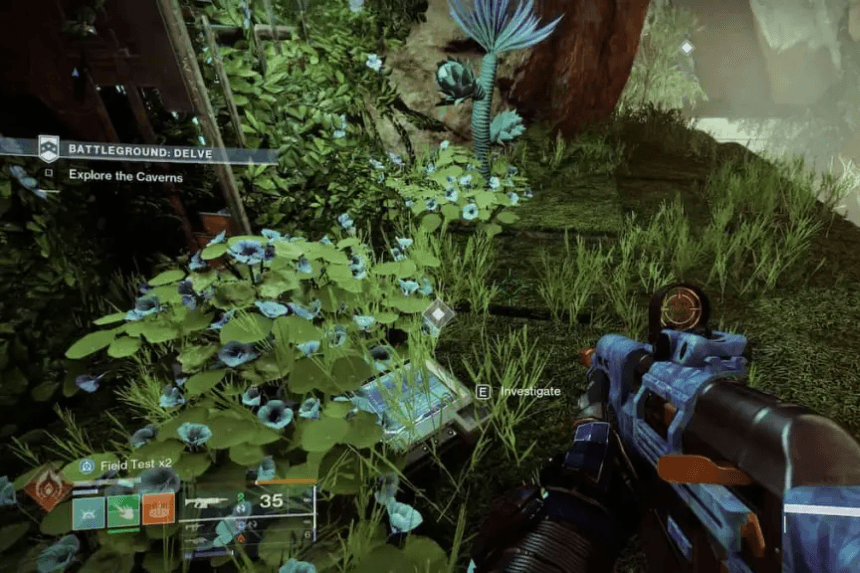Select the Explore the Caverns objective checkbox
The image size is (860, 573).
(x=49, y=174)
